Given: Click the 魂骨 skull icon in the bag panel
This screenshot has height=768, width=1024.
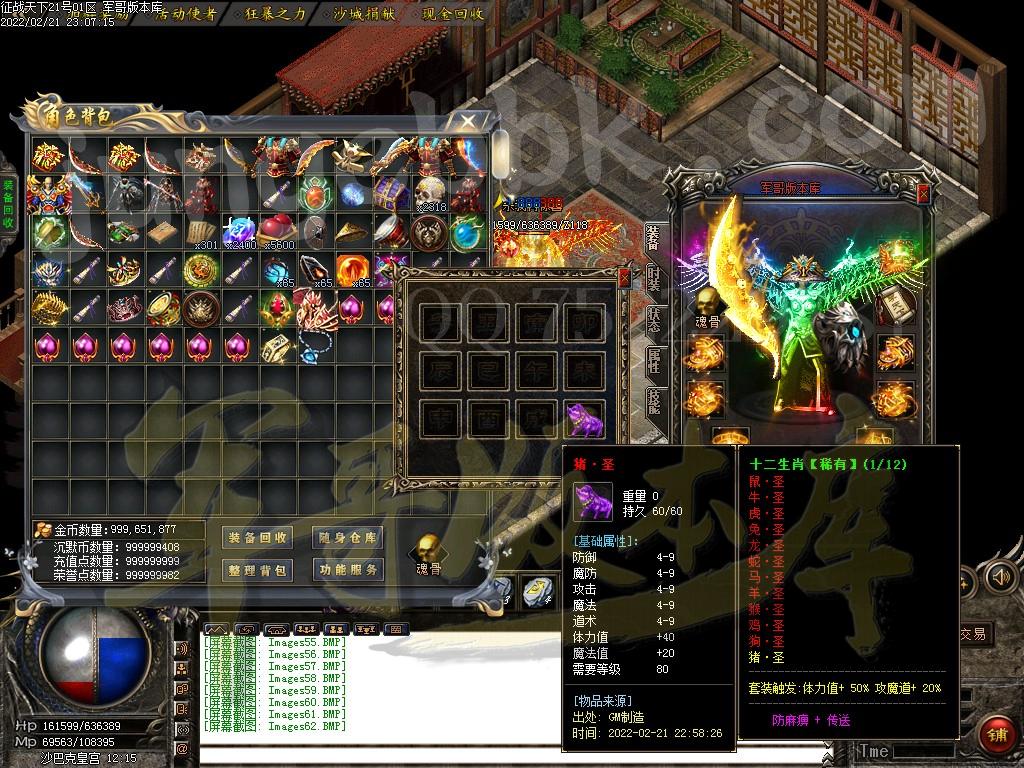Looking at the screenshot, I should tap(428, 551).
